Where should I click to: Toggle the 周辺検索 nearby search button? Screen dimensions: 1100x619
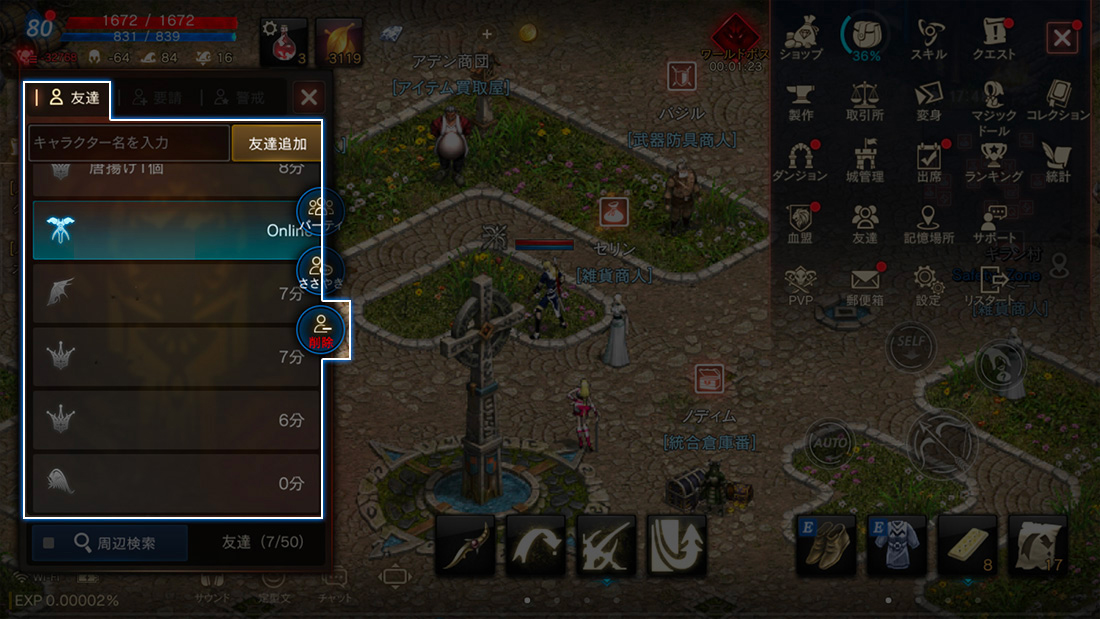109,543
